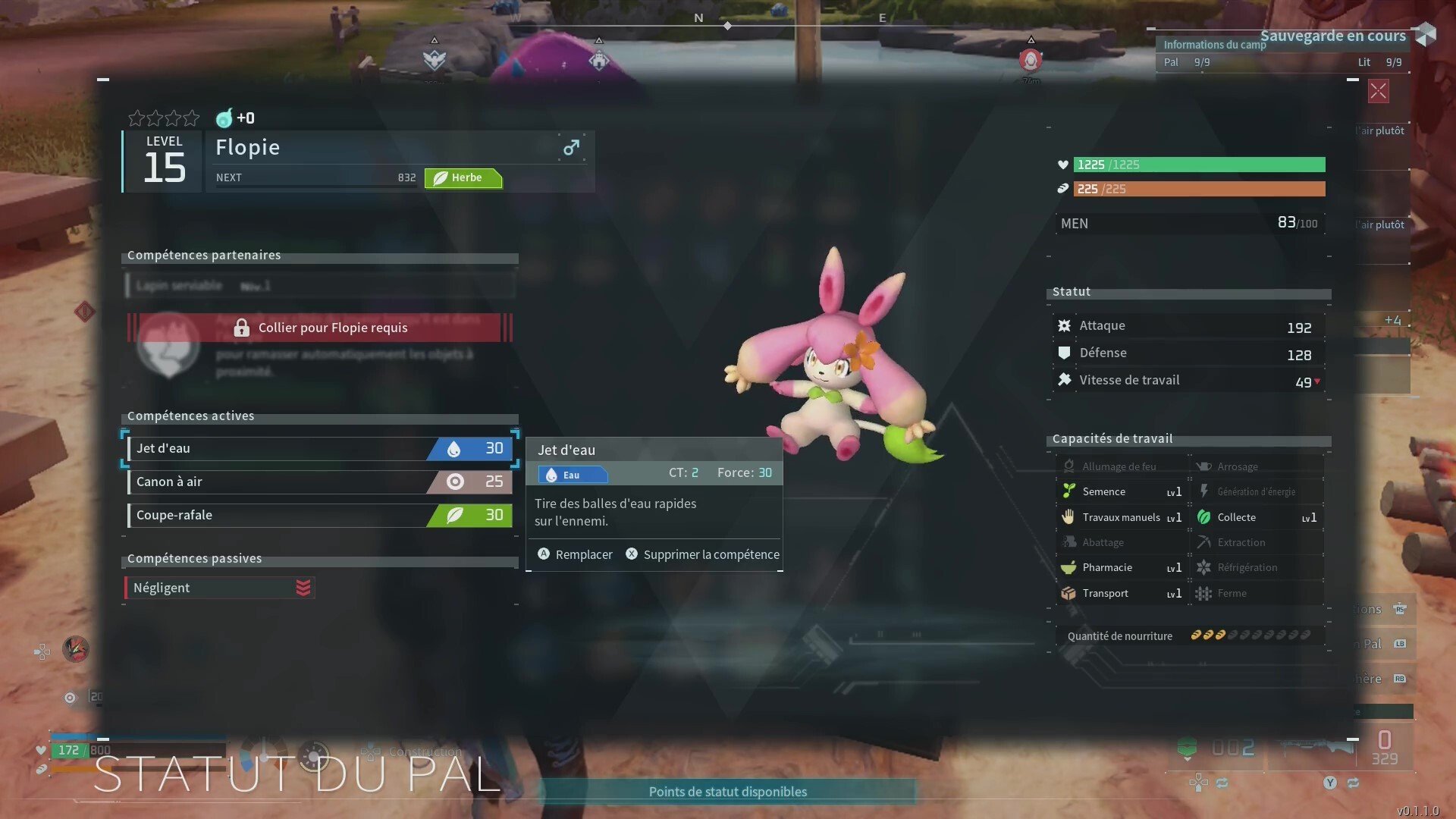This screenshot has width=1456, height=819.
Task: Click the Herbe element type badge
Action: click(x=463, y=177)
